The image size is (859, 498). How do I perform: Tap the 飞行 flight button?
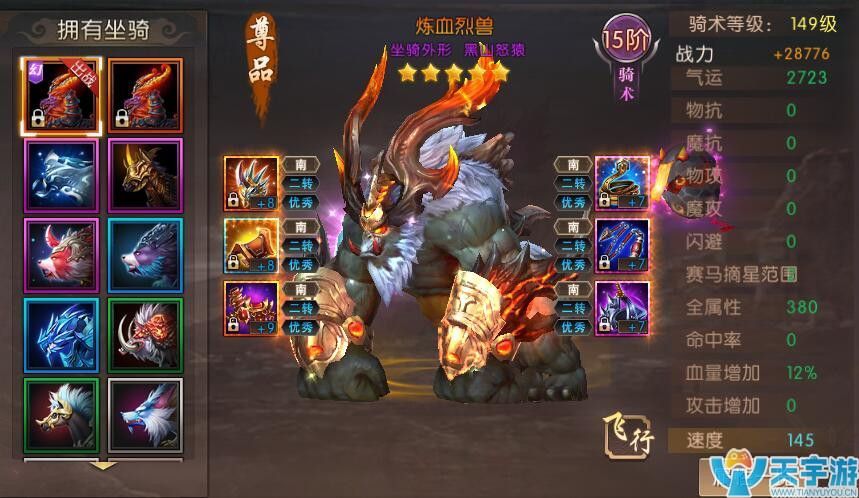pyautogui.click(x=629, y=432)
